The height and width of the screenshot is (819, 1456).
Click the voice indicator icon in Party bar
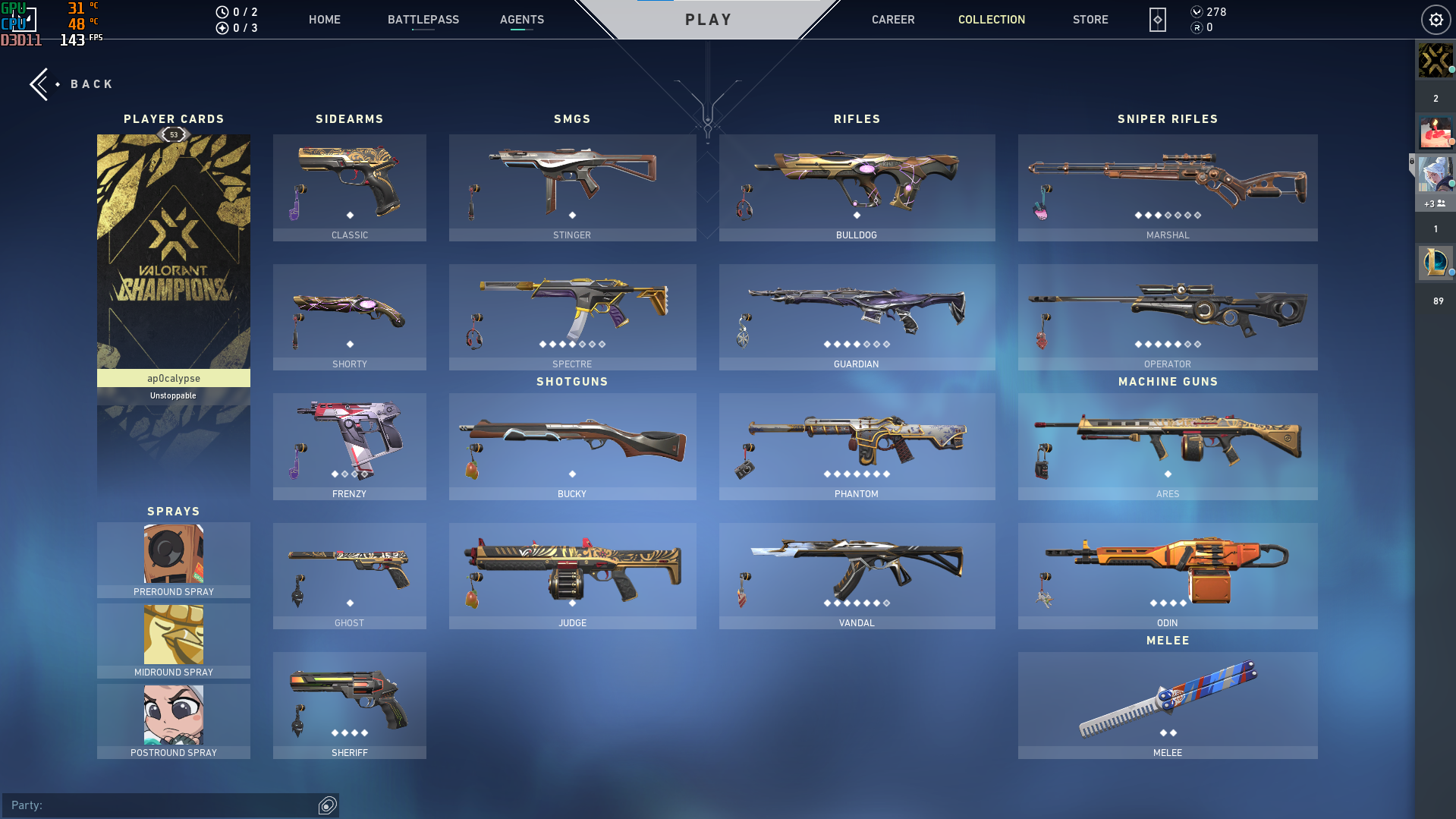click(328, 805)
